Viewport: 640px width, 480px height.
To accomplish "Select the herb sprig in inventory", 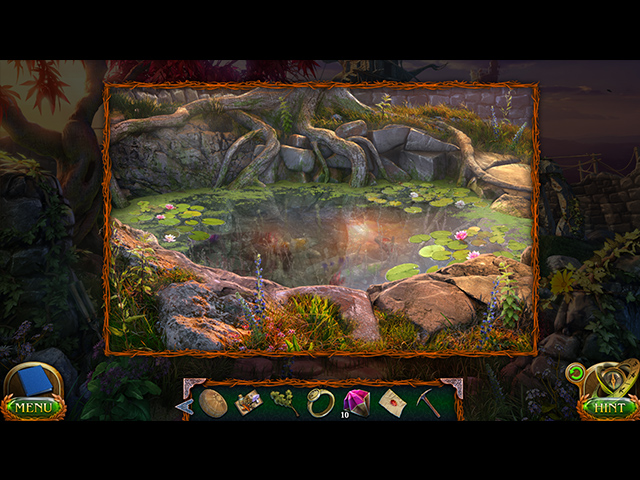I will 285,402.
